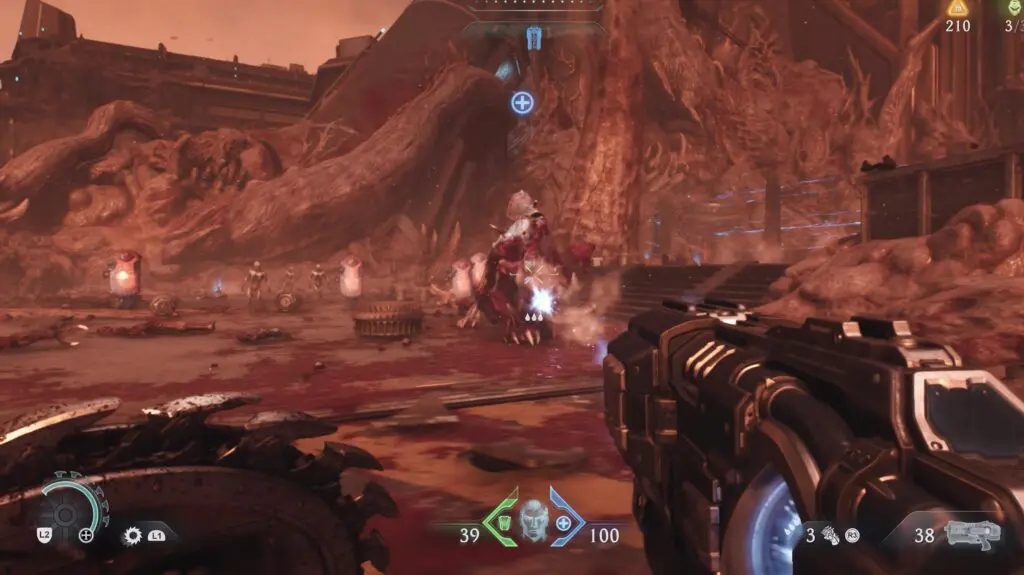Select the floating blue plus waypoint marker
1024x575 pixels.
[522, 102]
